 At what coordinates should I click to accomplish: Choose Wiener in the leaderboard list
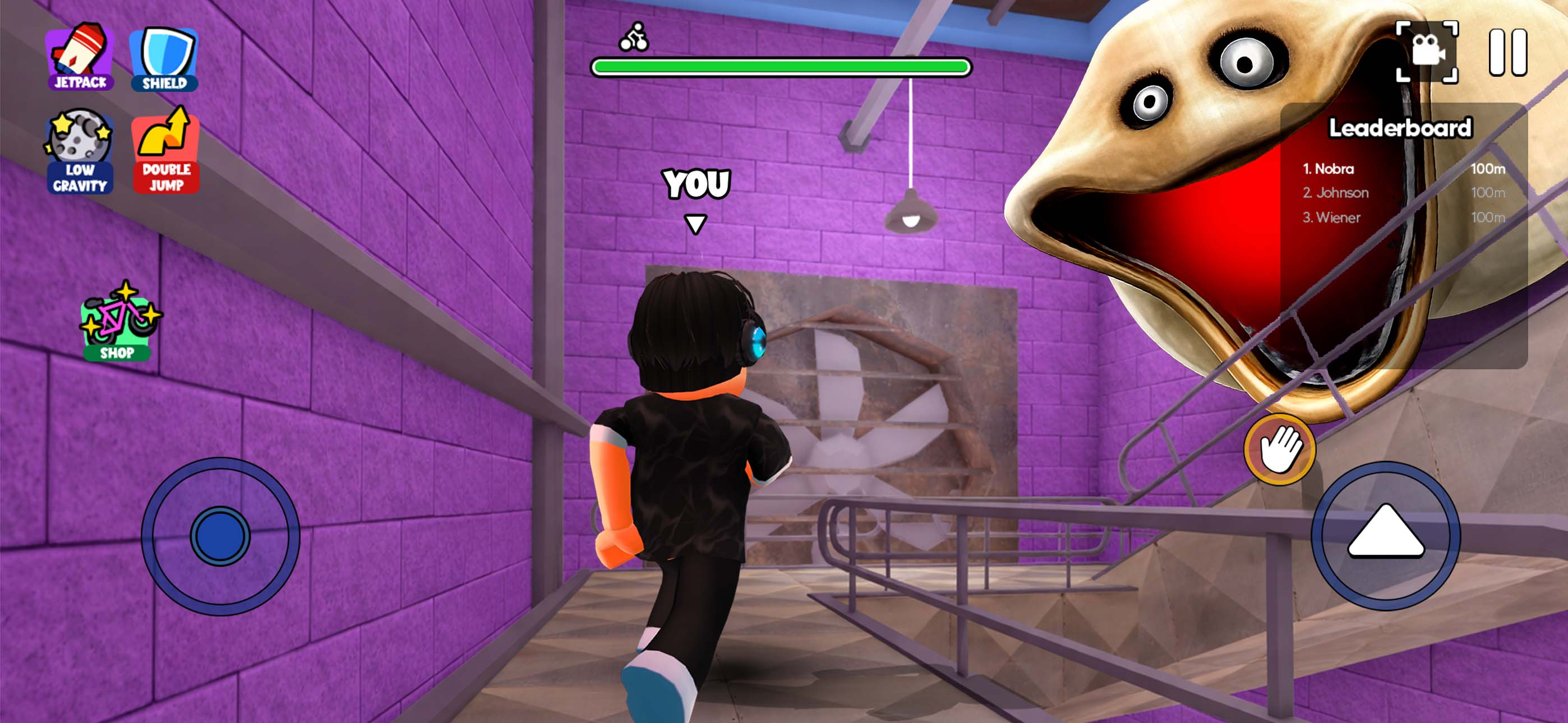[1403, 217]
